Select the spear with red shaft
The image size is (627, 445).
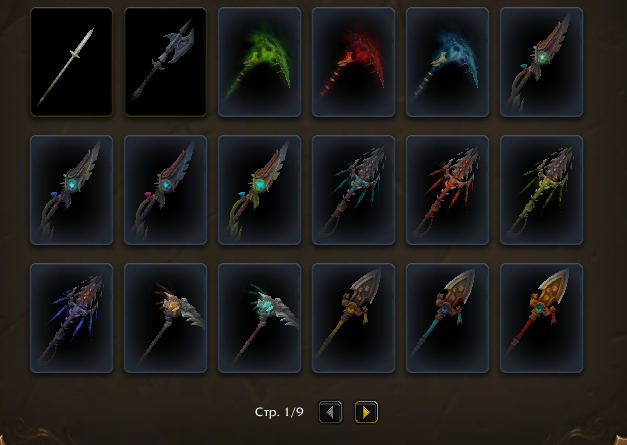(541, 318)
